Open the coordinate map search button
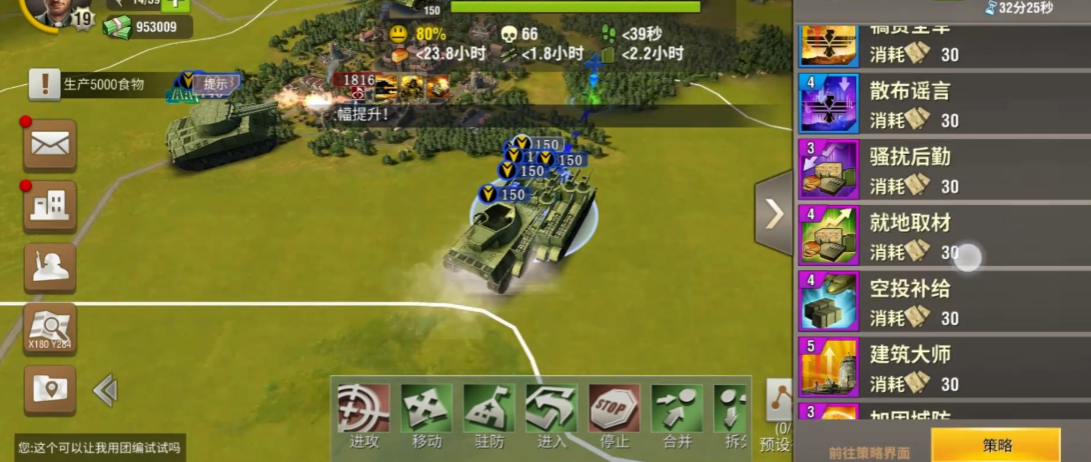The image size is (1091, 462). [49, 328]
